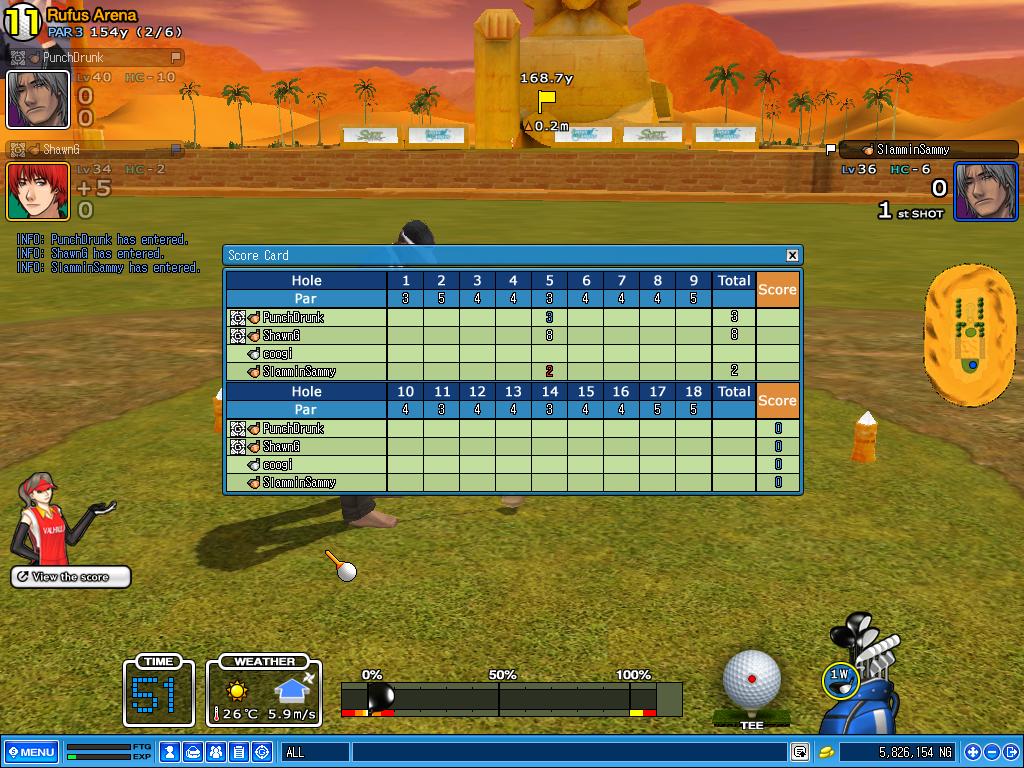Close the Score Card window
The width and height of the screenshot is (1024, 768).
(792, 255)
